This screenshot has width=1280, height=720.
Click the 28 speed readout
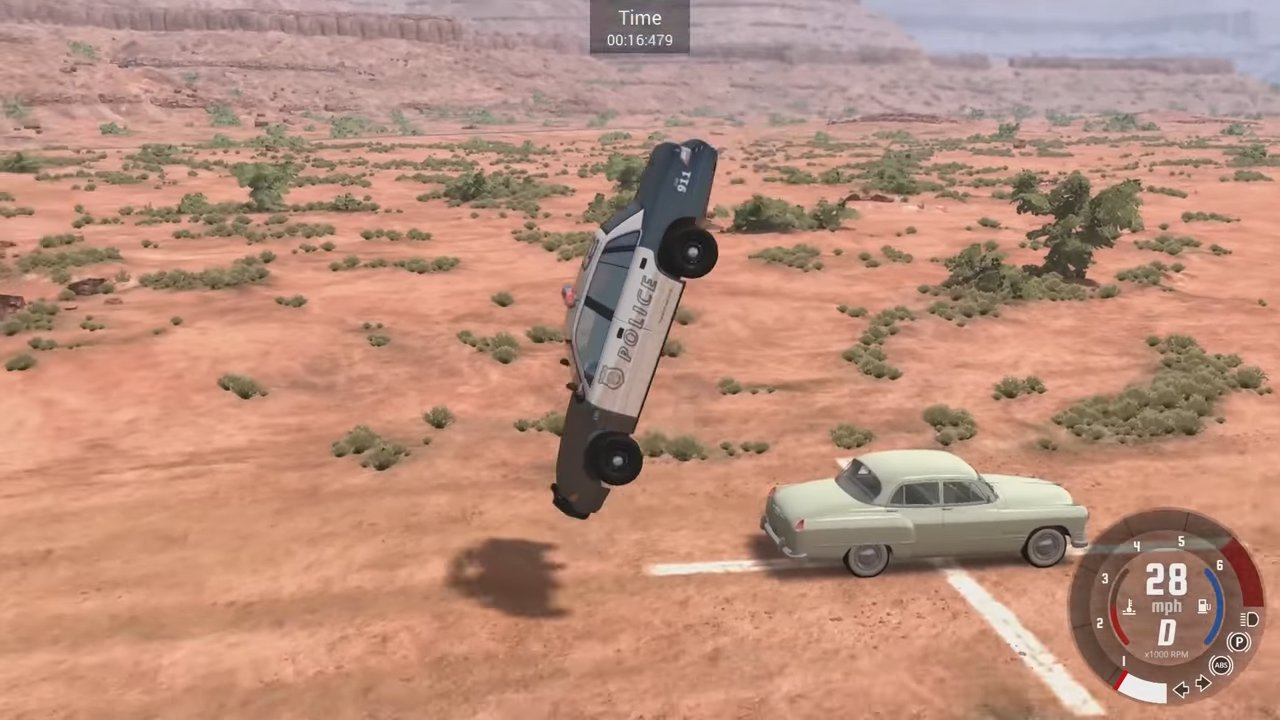pyautogui.click(x=1167, y=580)
